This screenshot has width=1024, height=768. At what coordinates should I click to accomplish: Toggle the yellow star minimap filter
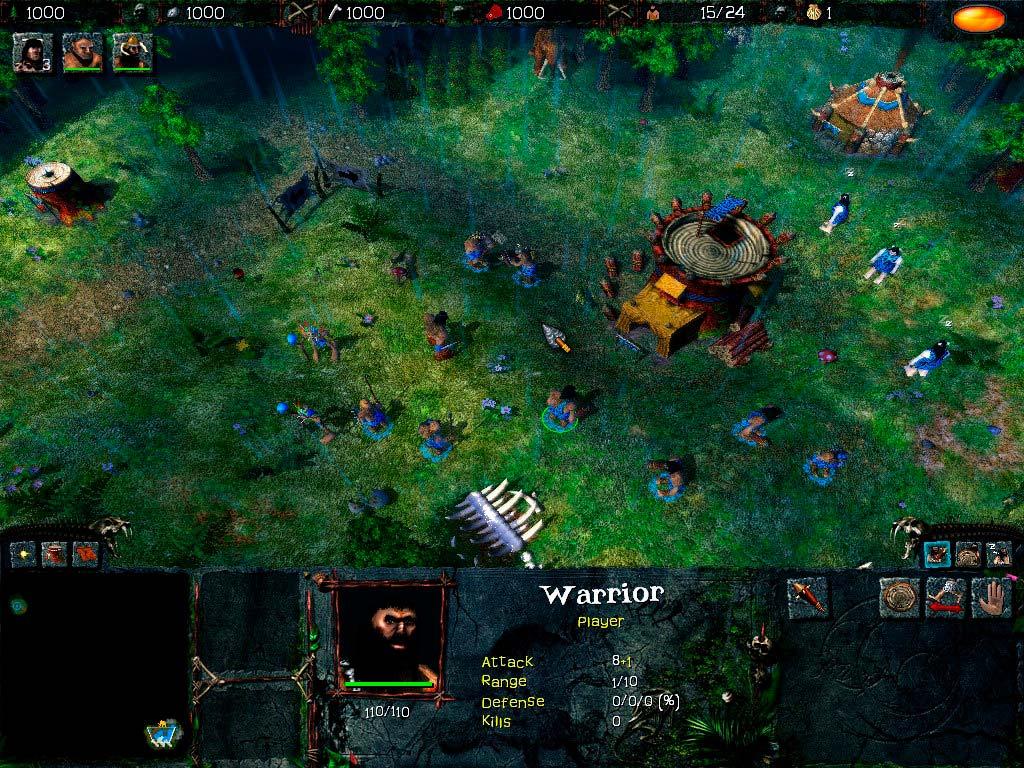point(24,553)
